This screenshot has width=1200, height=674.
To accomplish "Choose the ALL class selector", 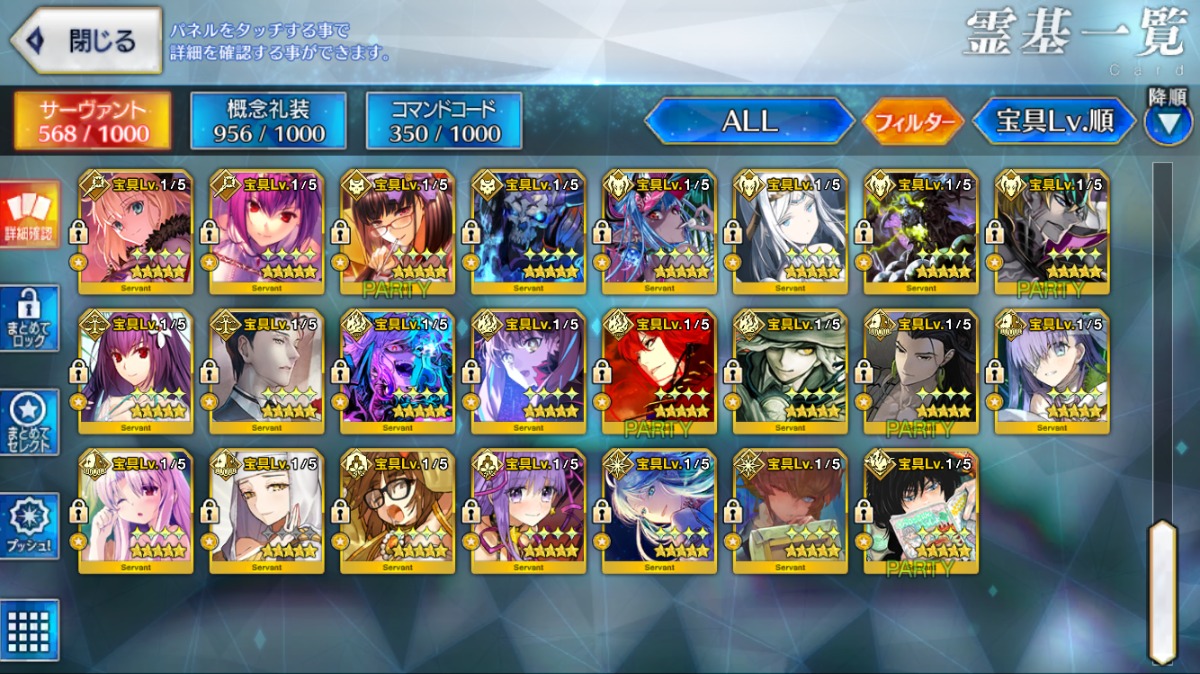I will [749, 121].
